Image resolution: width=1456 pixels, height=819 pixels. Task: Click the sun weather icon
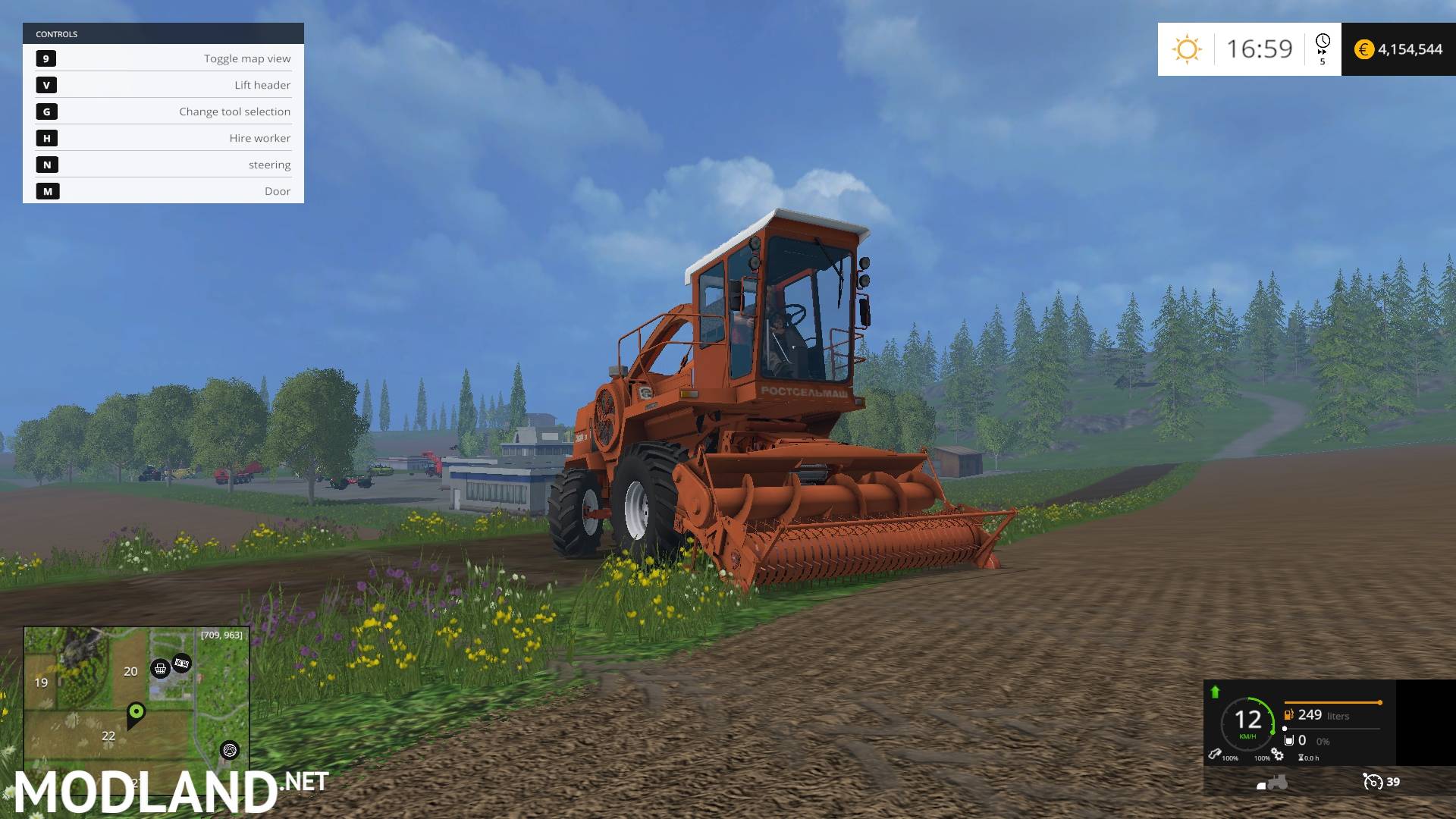(x=1187, y=49)
